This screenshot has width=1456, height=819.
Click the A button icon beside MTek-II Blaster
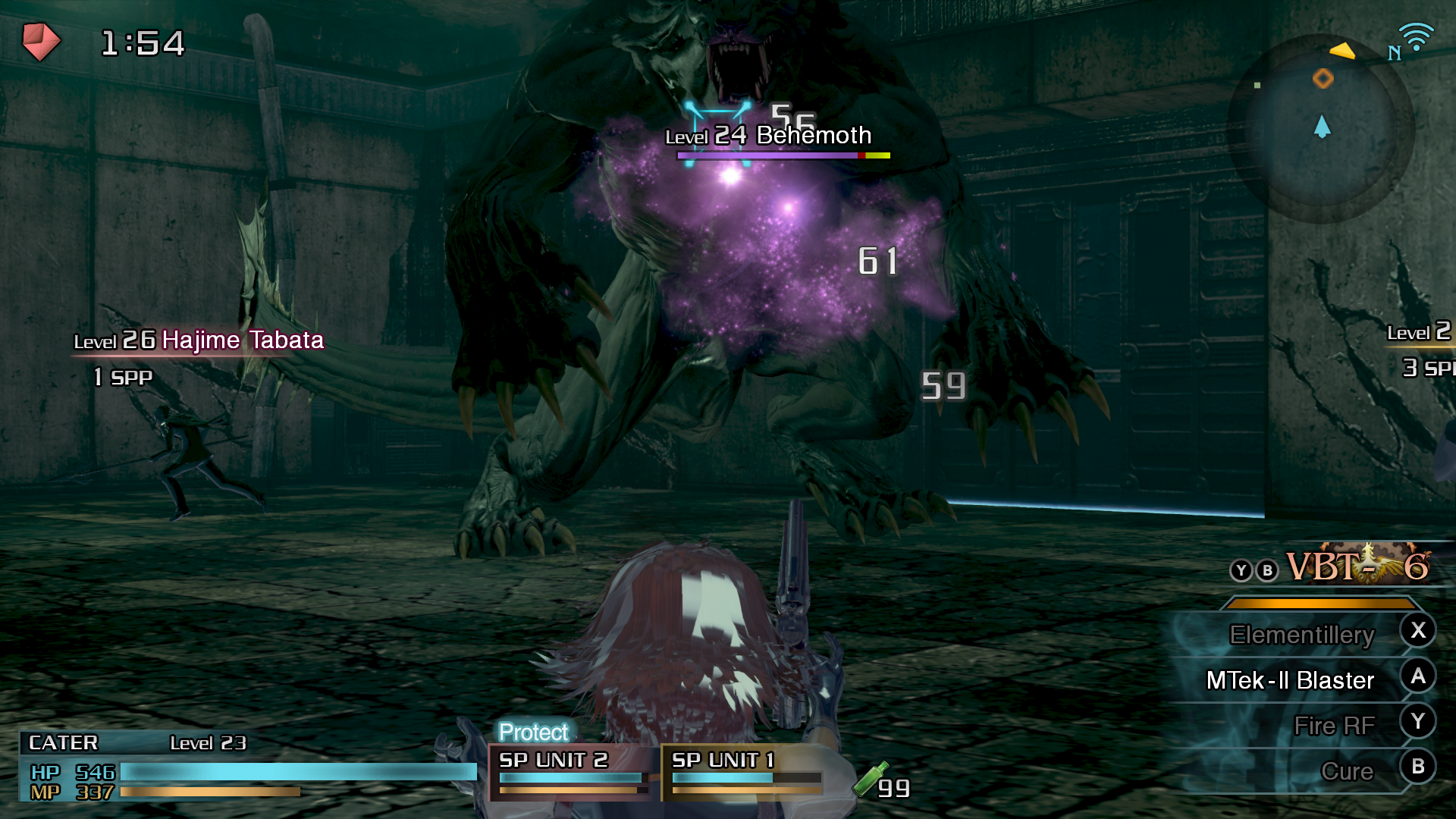pyautogui.click(x=1418, y=676)
